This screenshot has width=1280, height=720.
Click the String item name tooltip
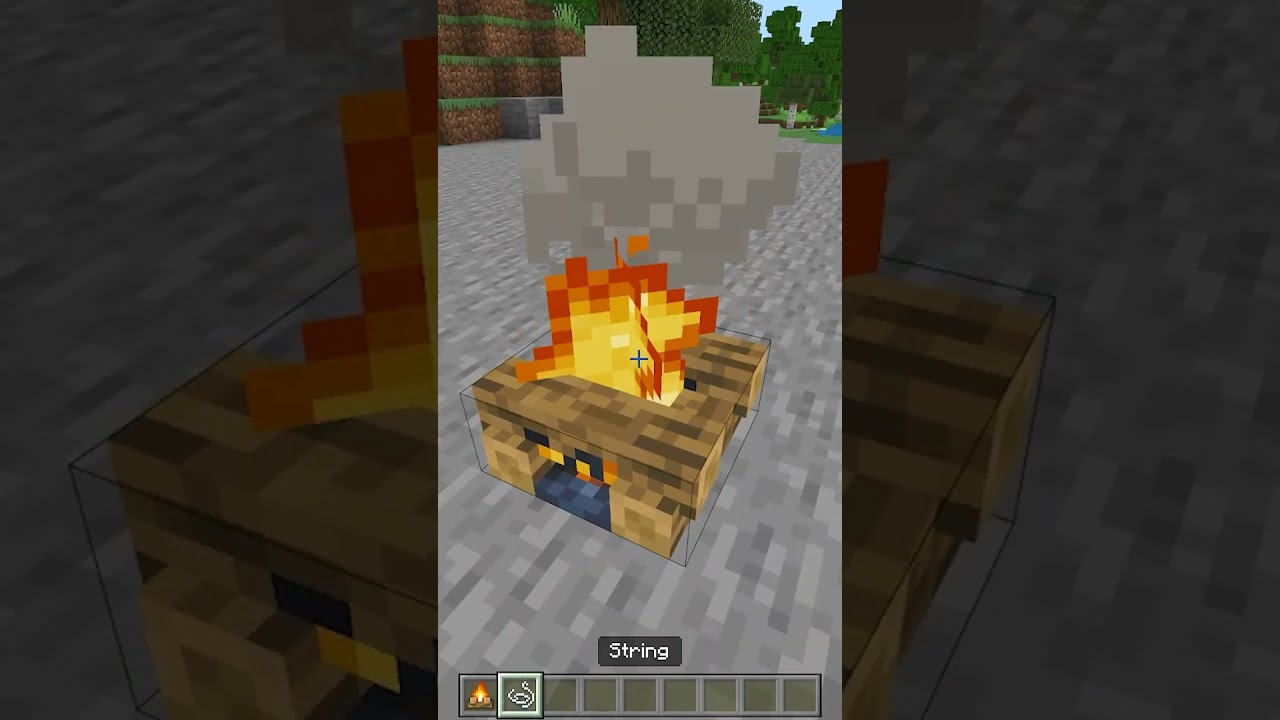click(x=639, y=651)
